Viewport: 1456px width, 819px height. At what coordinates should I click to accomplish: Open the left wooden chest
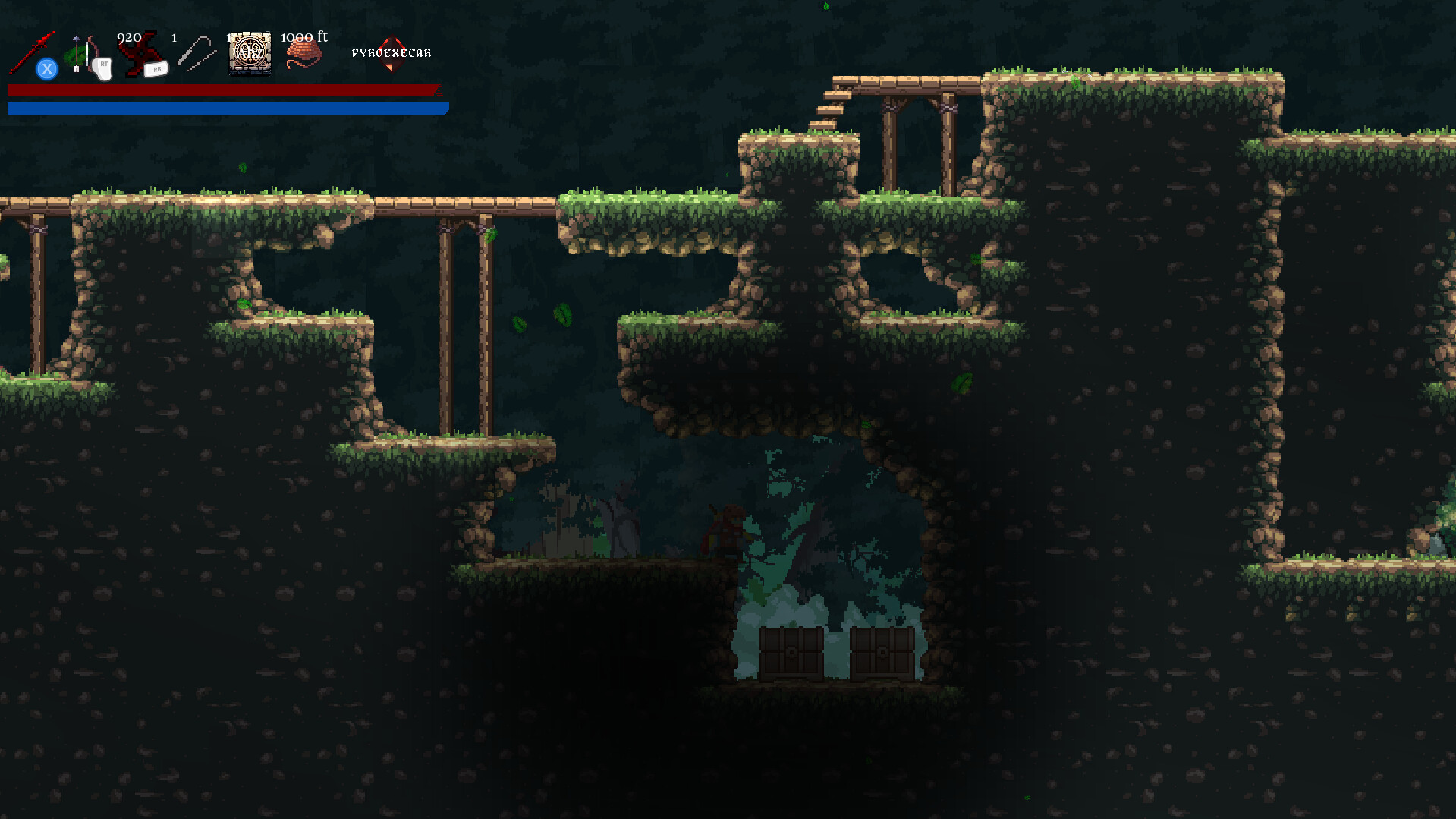click(x=791, y=654)
